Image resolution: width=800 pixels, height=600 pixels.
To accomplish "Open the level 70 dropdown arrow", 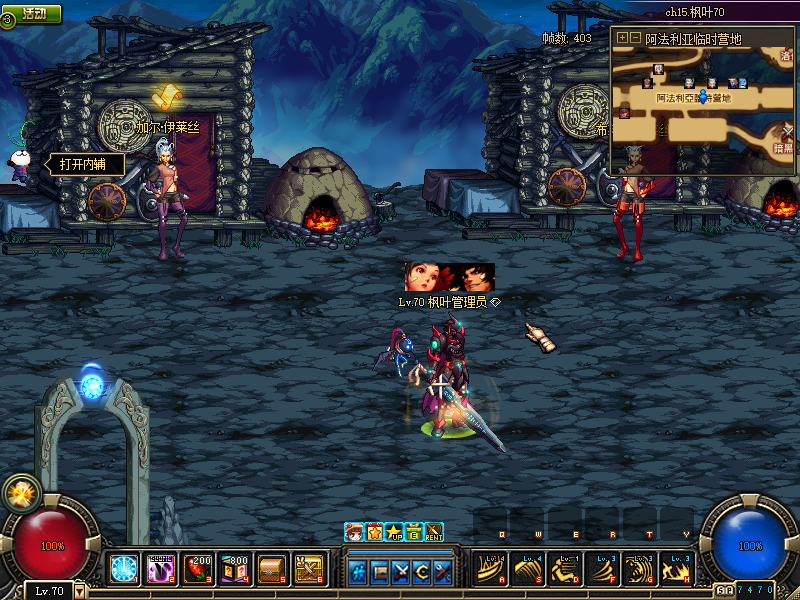I will tap(80, 591).
